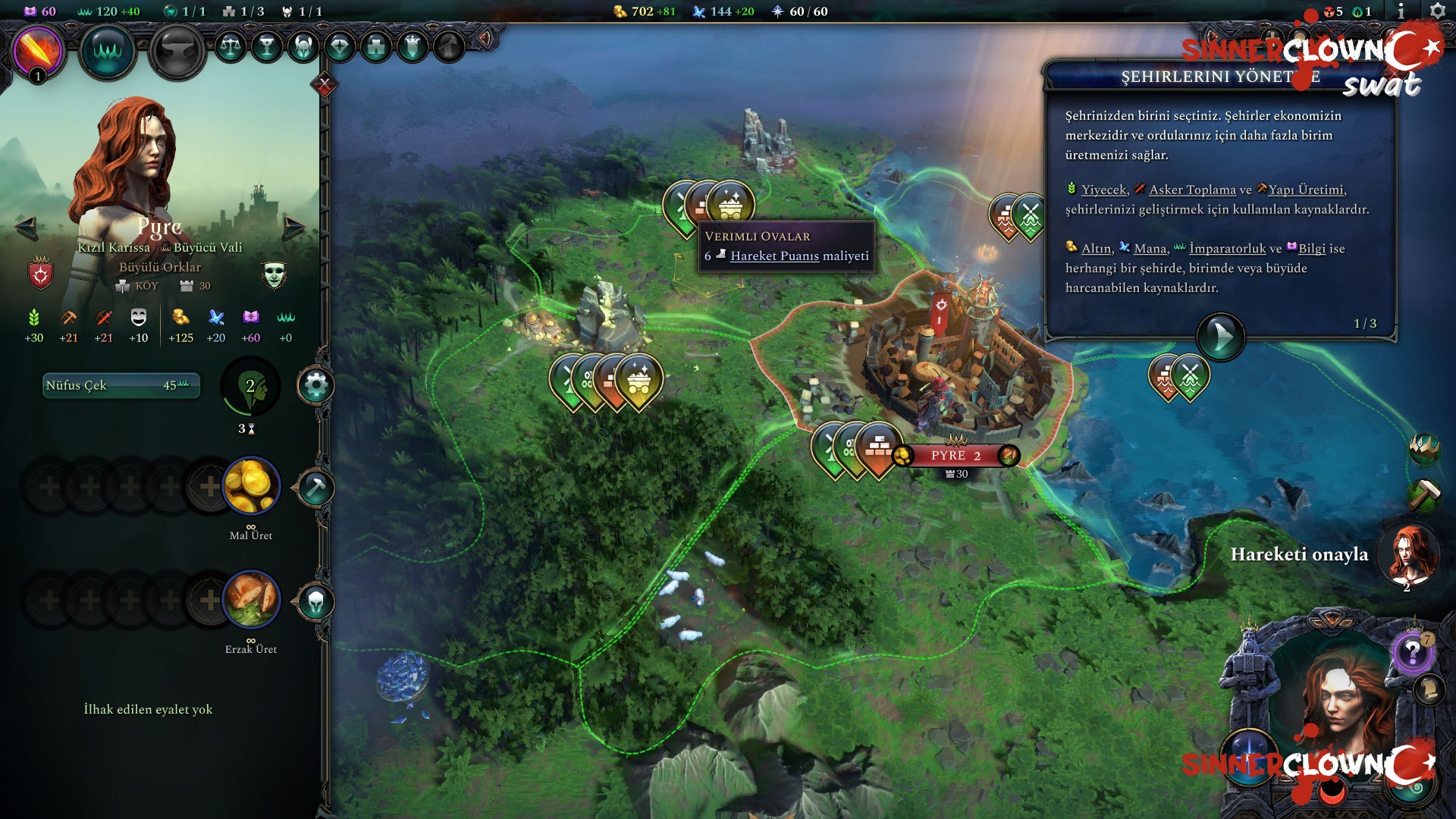The image size is (1456, 819).
Task: Open the anvil item forge button
Action: (x=177, y=52)
